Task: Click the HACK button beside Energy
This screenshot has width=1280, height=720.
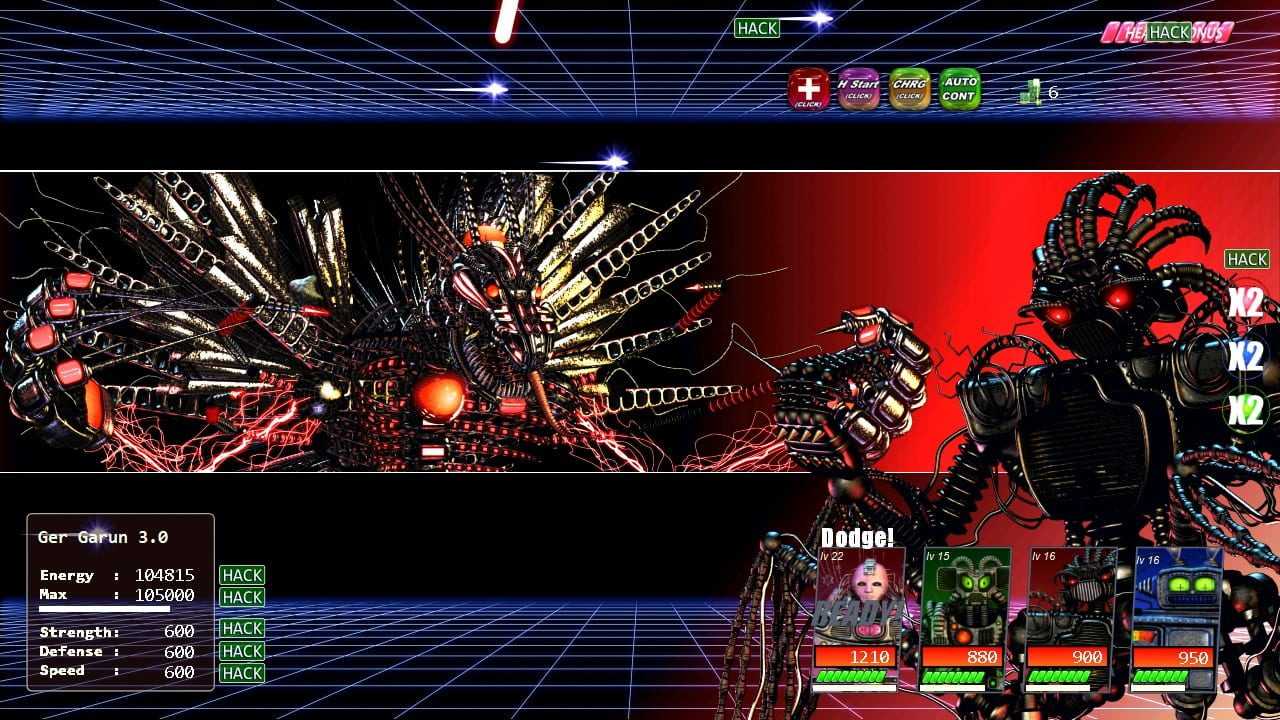Action: [242, 575]
